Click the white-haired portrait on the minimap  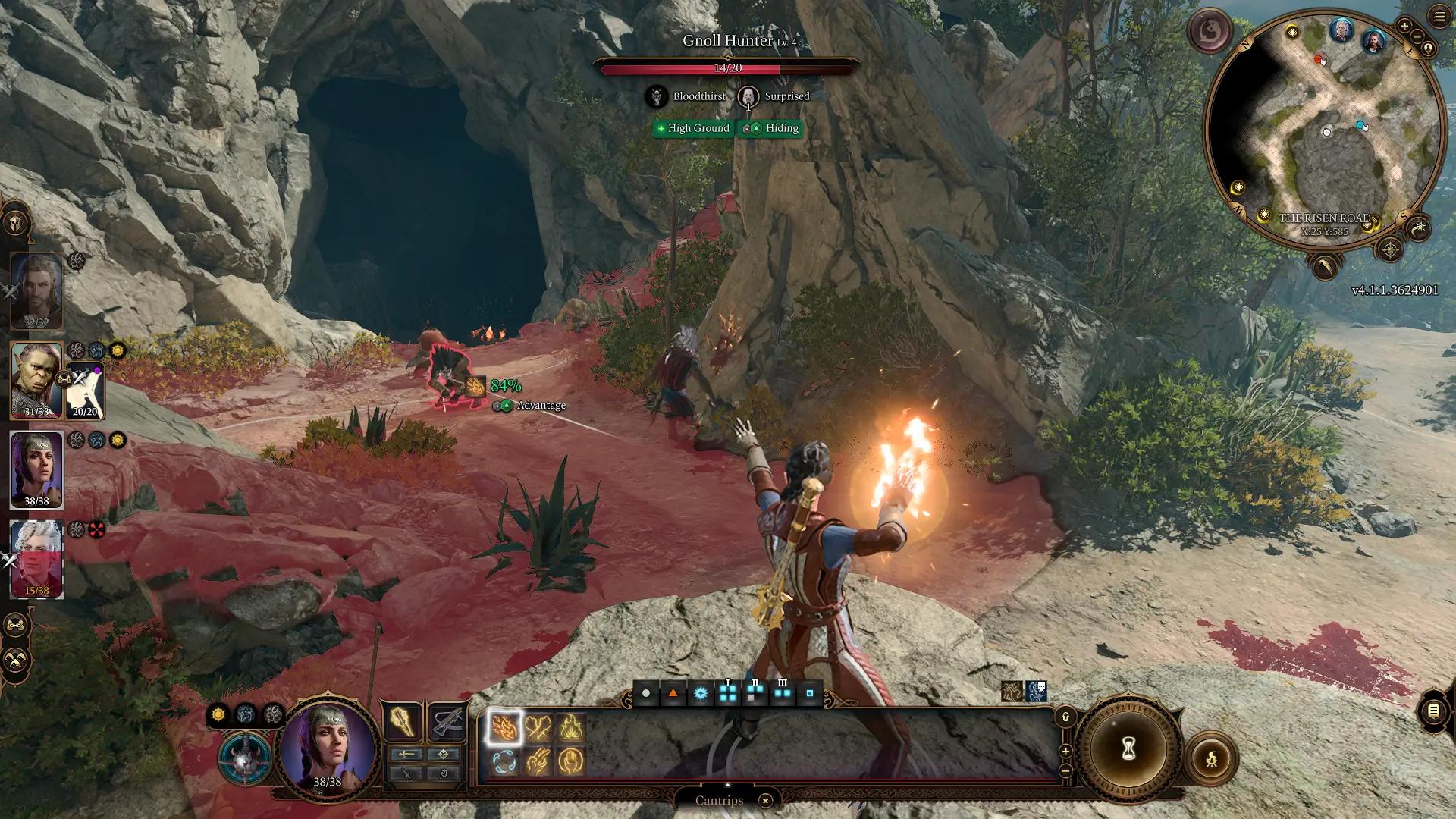coord(1341,31)
